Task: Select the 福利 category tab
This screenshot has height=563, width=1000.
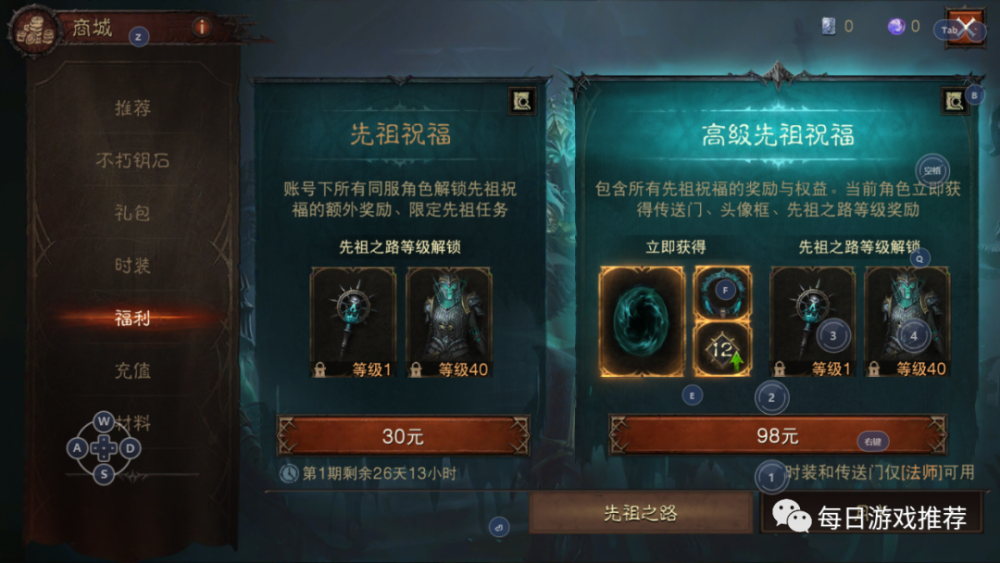Action: (133, 319)
